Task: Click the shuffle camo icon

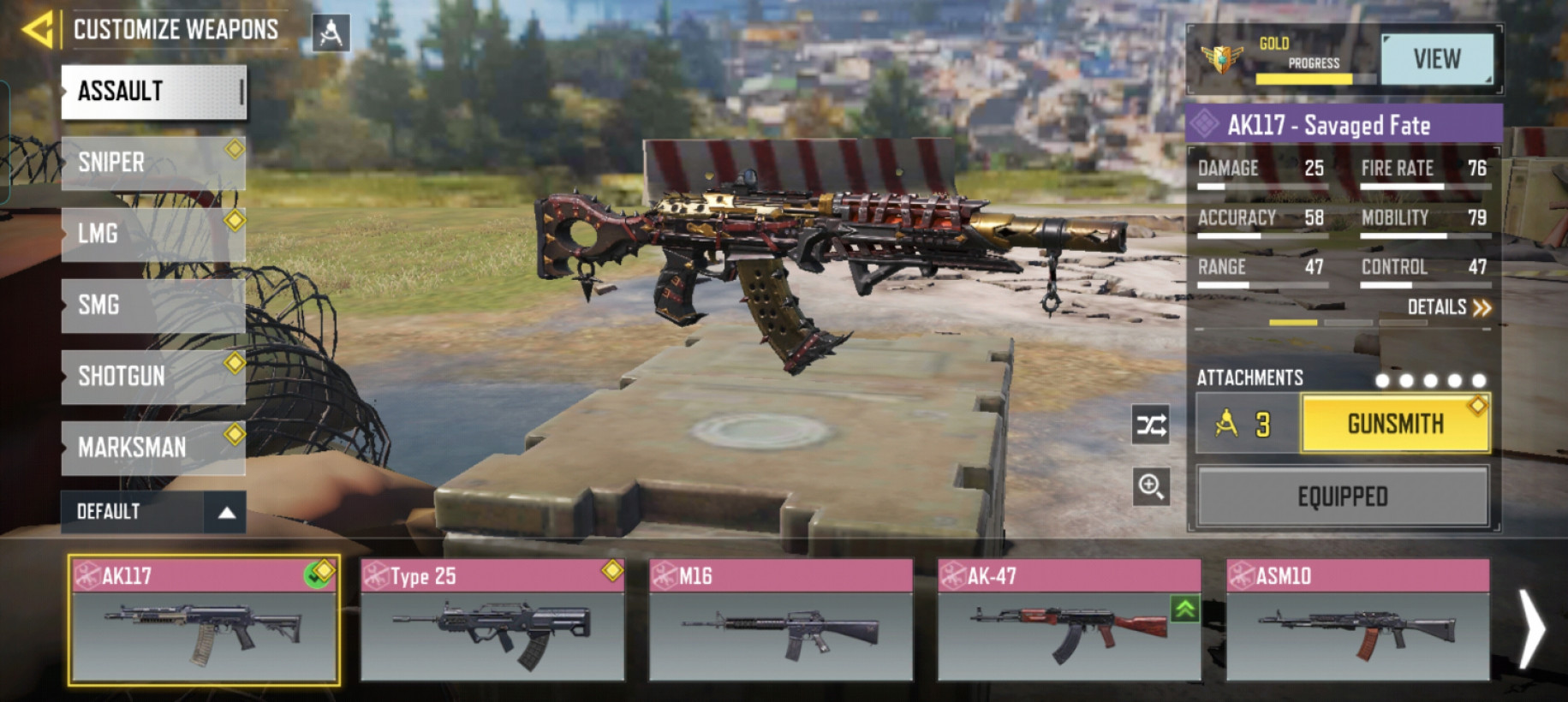Action: click(x=1150, y=425)
